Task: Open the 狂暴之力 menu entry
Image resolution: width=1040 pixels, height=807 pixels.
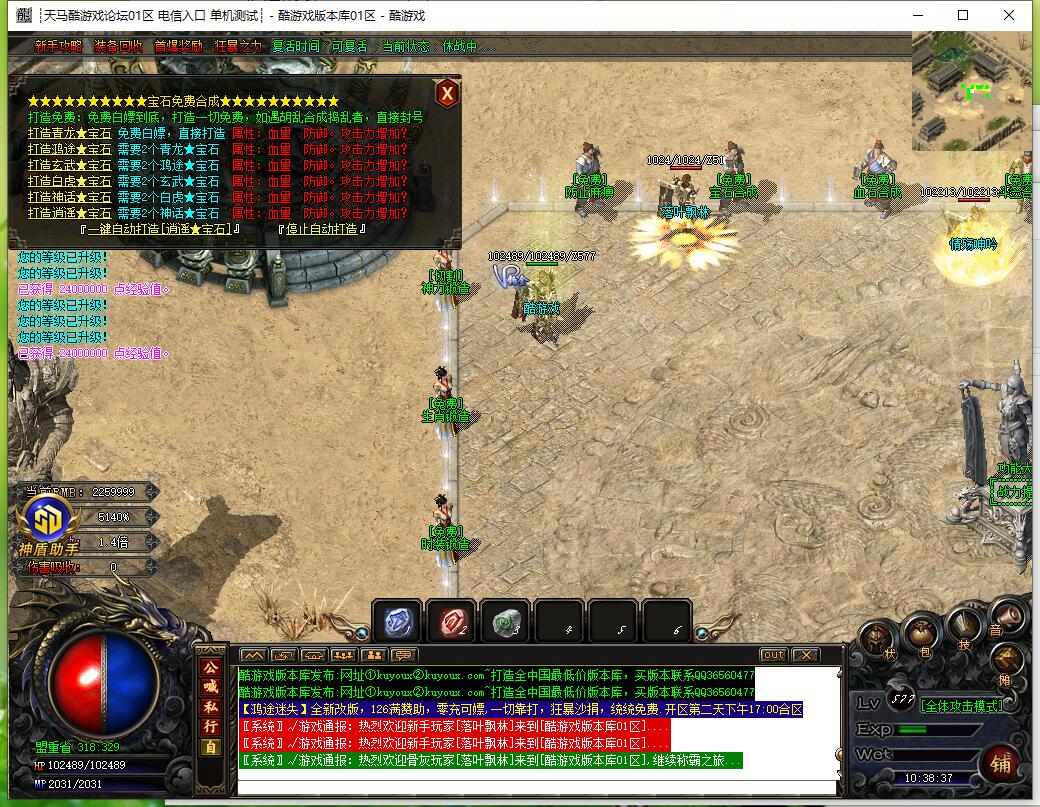Action: tap(238, 46)
